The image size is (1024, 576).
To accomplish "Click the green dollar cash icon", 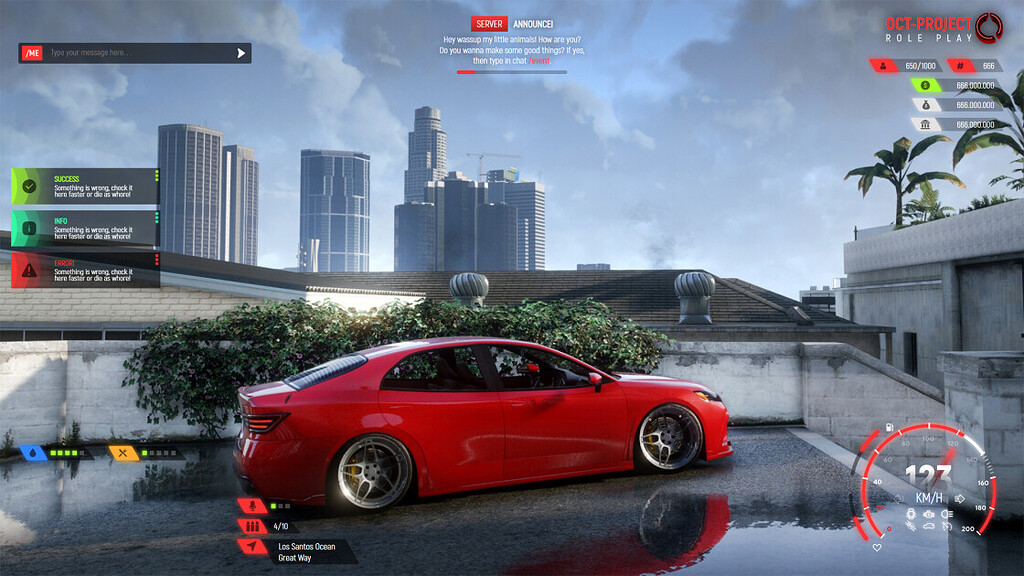I will pos(926,86).
